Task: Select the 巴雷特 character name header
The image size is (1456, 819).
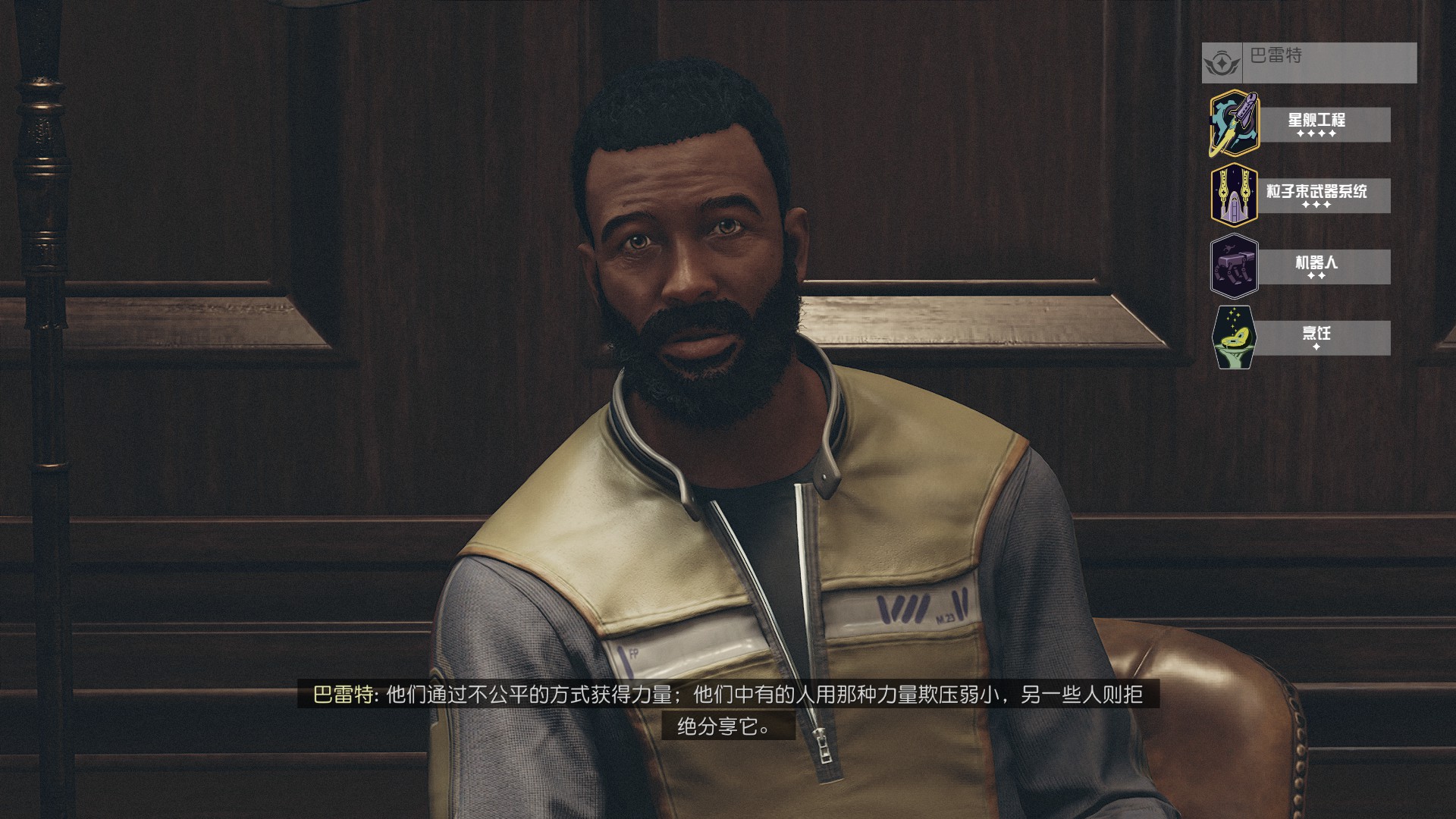Action: (1309, 61)
